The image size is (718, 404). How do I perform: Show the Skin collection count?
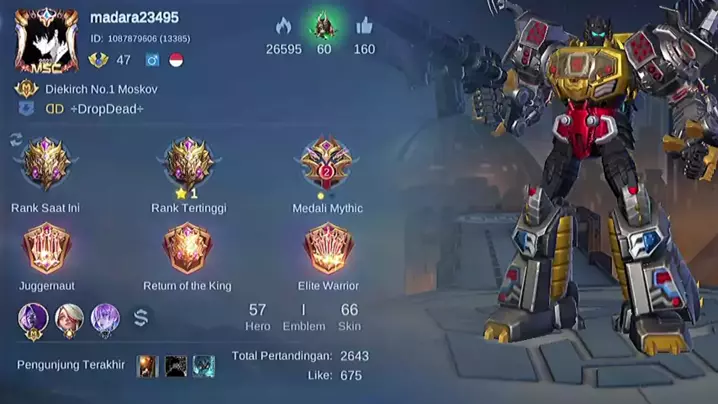click(349, 316)
